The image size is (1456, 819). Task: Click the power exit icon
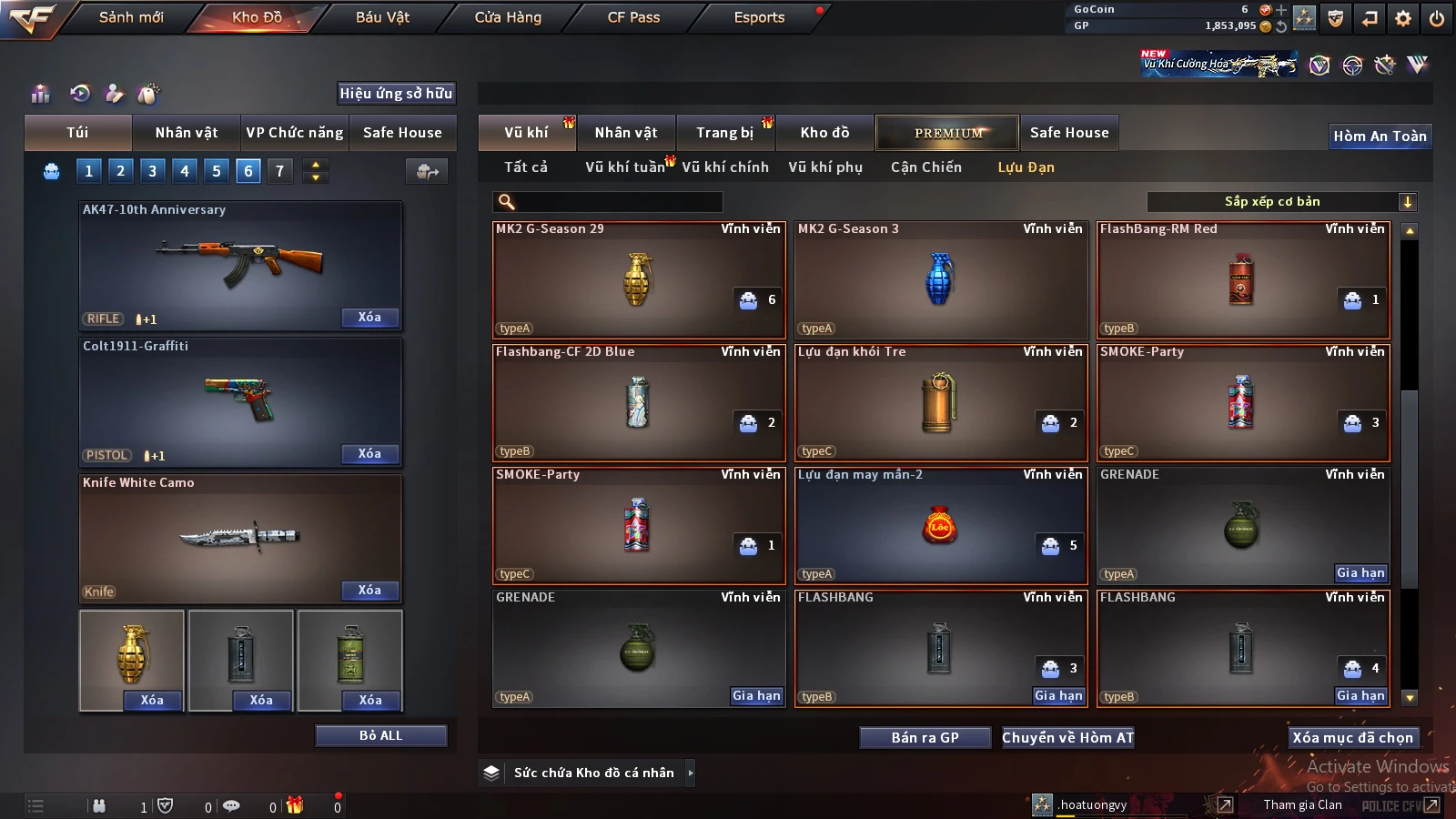click(1437, 18)
